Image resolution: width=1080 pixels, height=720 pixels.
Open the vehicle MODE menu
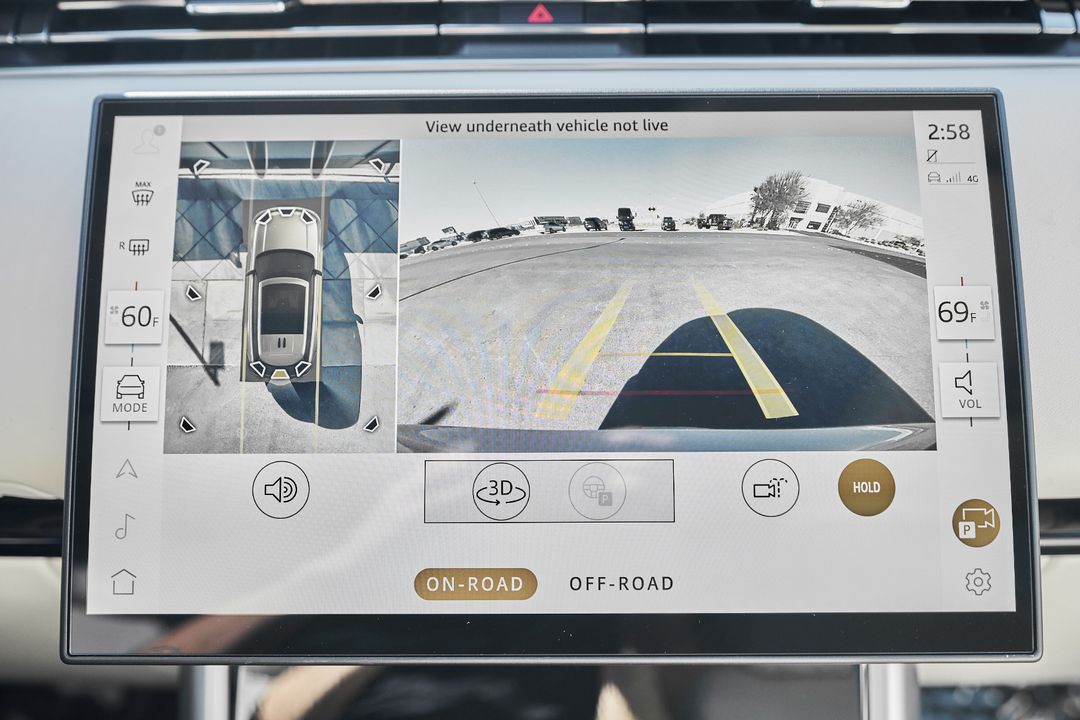click(x=130, y=393)
